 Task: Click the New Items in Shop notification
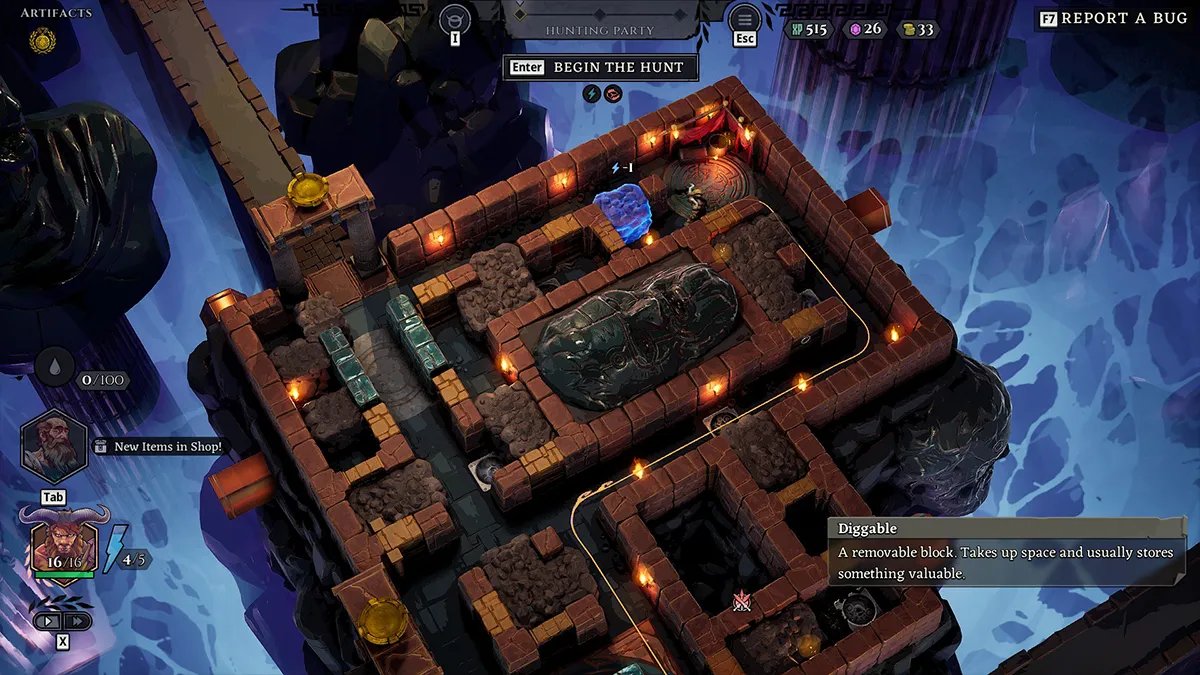pos(159,447)
